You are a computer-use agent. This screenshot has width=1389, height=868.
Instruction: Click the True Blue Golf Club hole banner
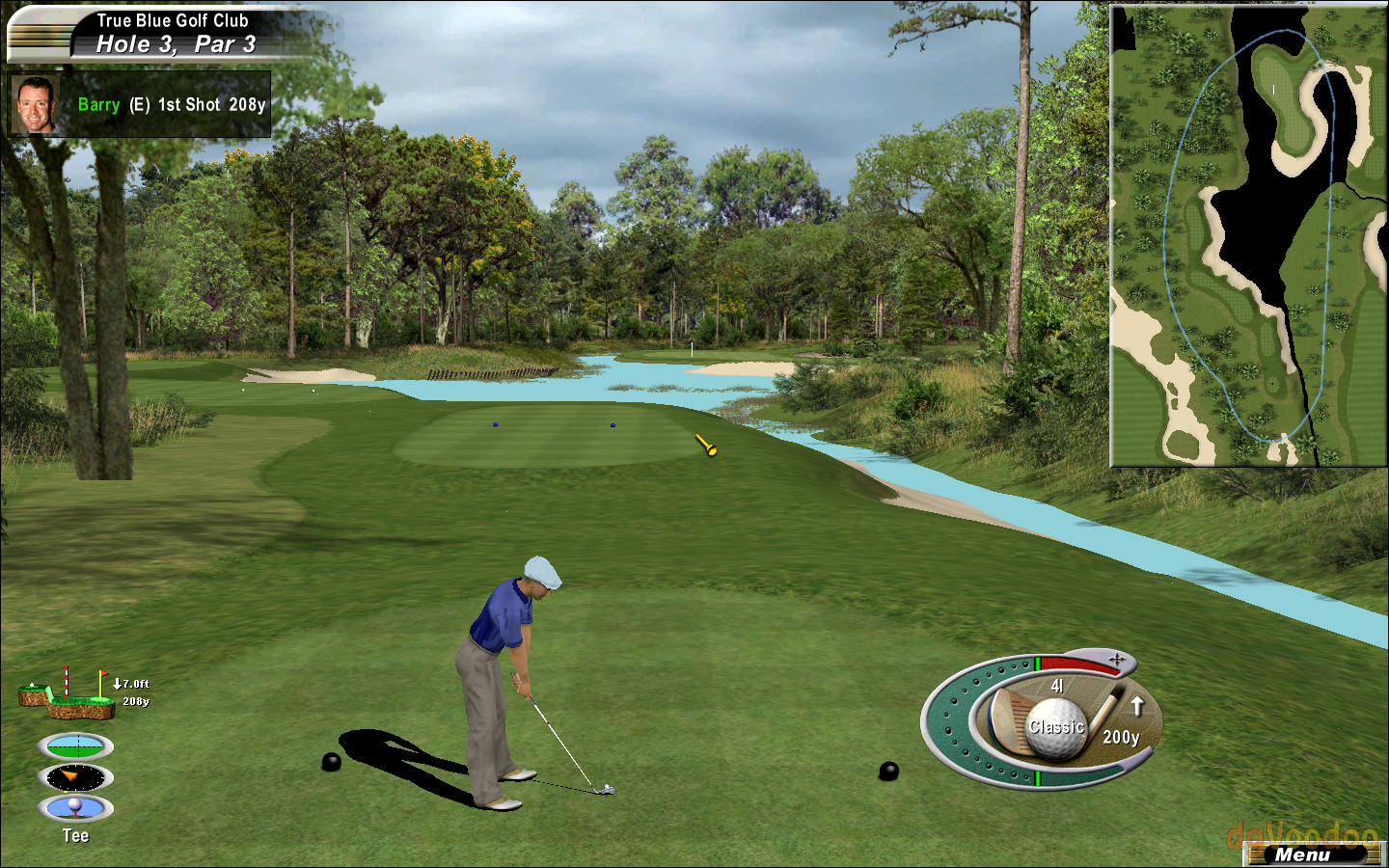click(172, 33)
